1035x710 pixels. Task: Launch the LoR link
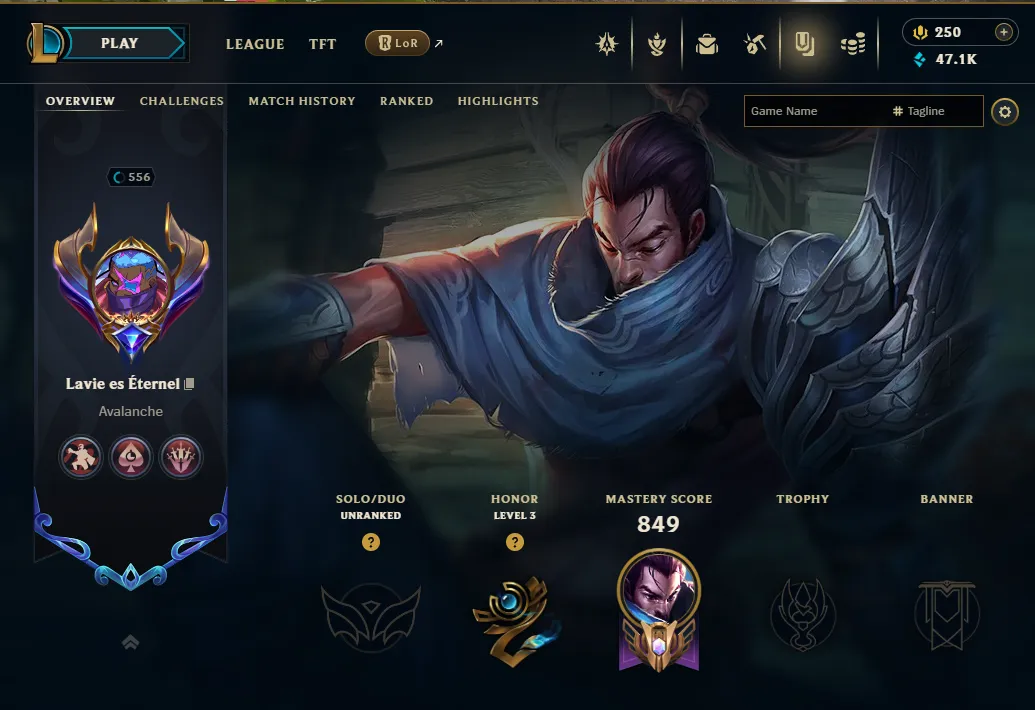(398, 44)
